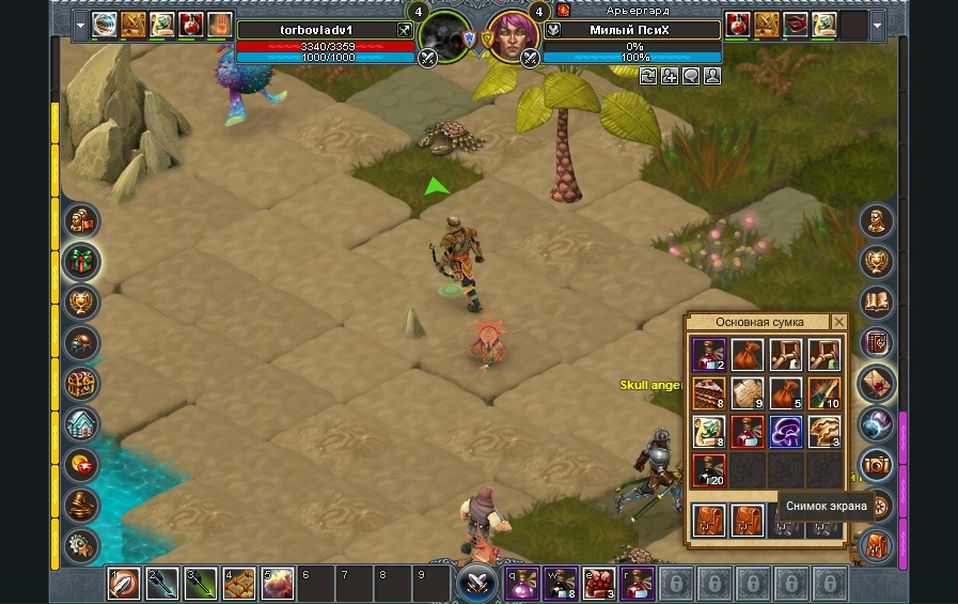Open the mail envelope icon
The image size is (958, 604).
pyautogui.click(x=877, y=383)
